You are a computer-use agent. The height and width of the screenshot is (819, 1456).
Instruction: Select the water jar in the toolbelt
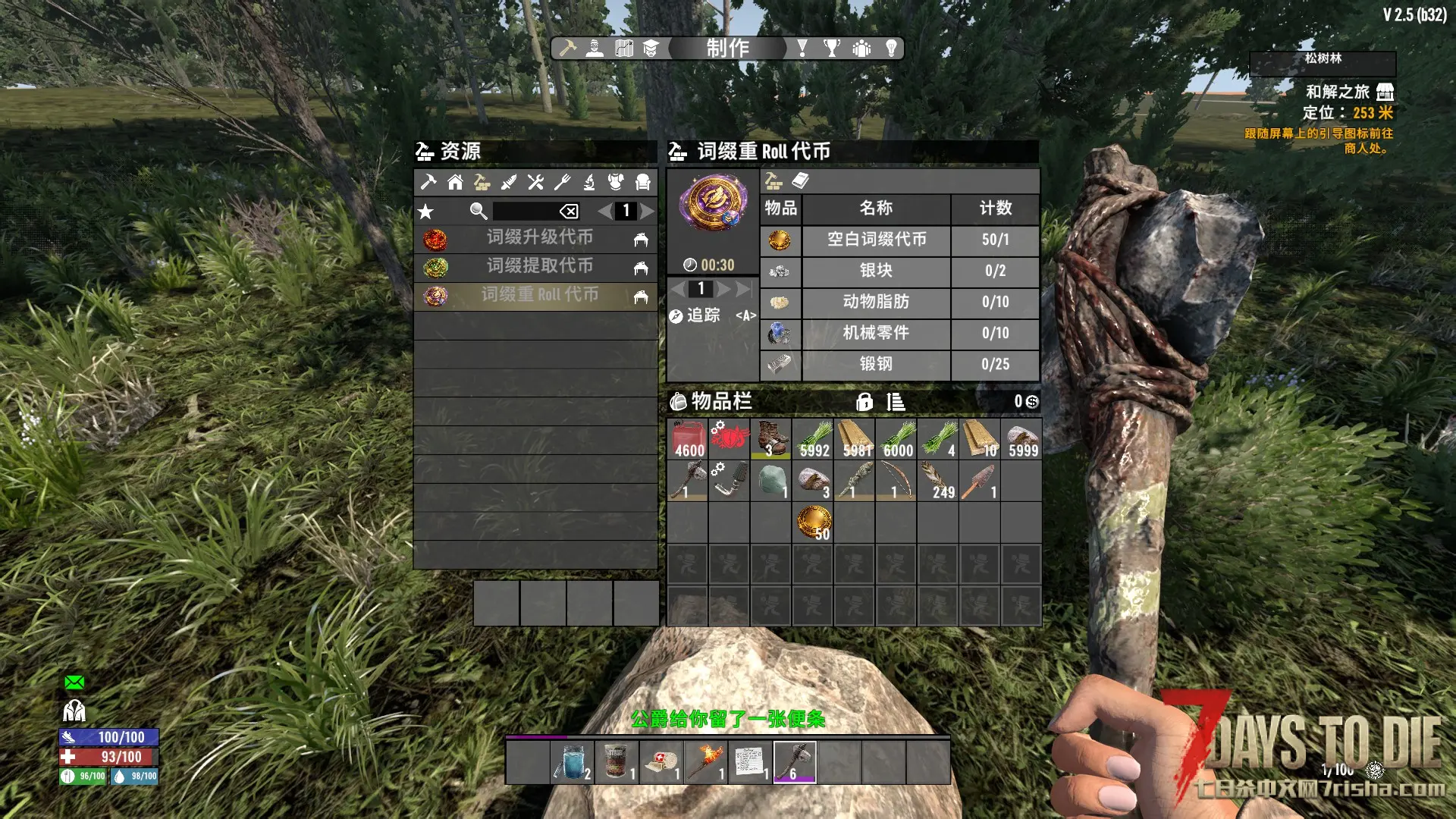573,762
